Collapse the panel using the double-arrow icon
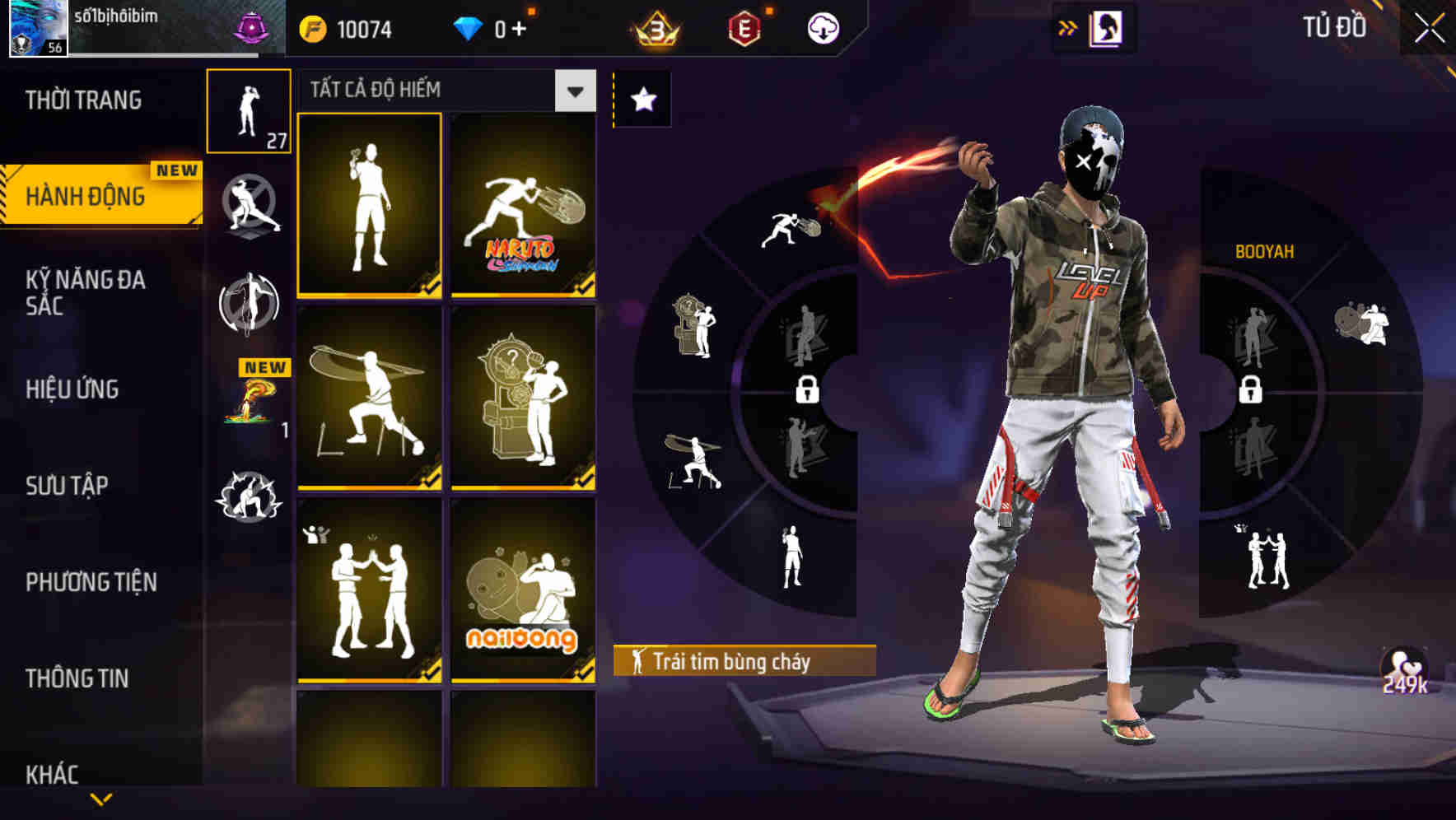 pyautogui.click(x=1066, y=26)
